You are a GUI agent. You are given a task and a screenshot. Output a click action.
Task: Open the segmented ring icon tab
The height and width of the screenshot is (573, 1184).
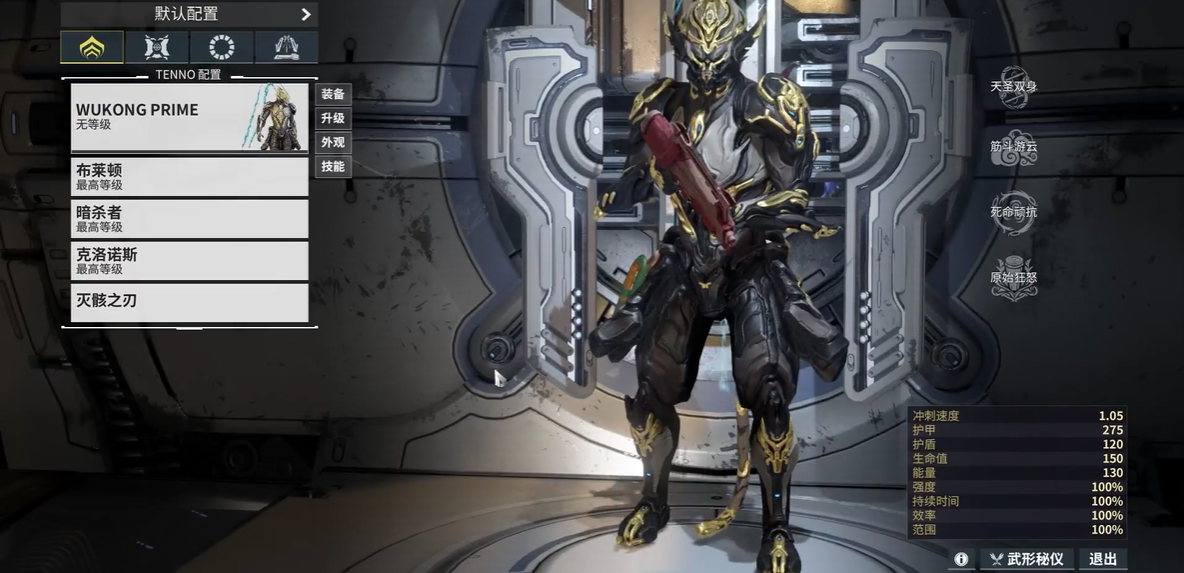(222, 47)
